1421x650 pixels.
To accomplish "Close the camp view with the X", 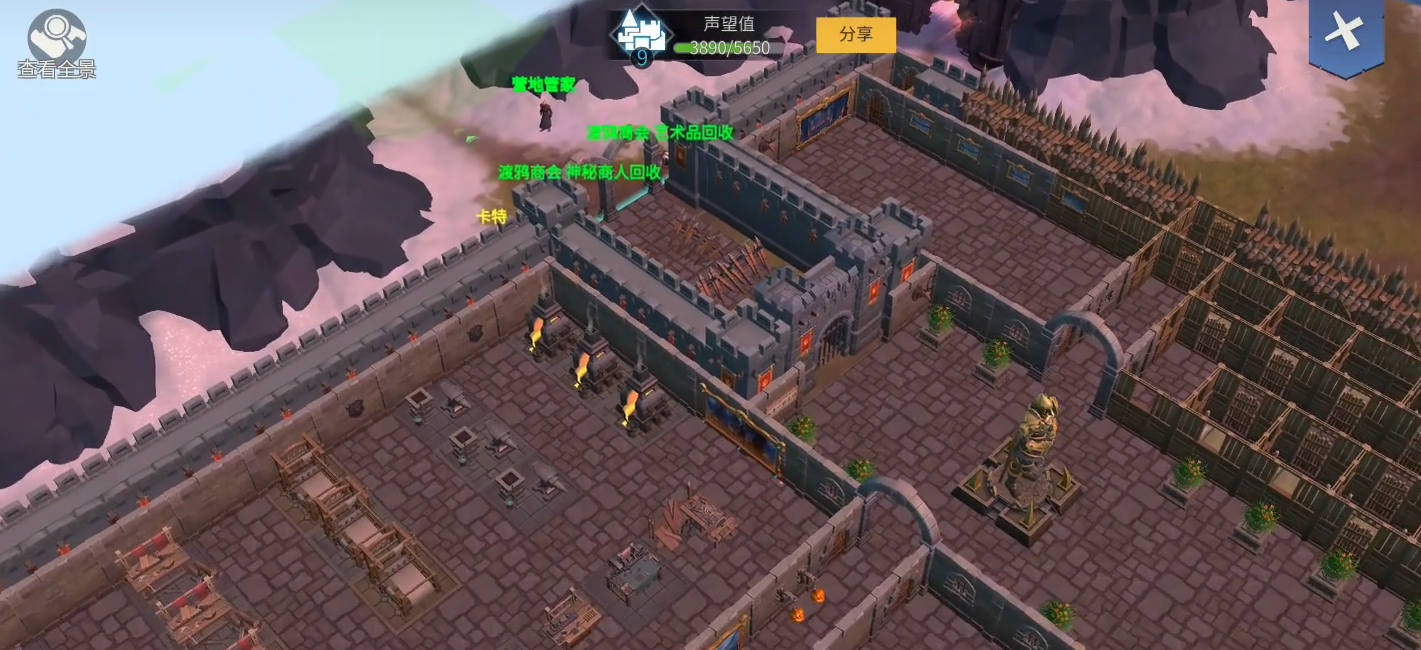I will point(1345,32).
